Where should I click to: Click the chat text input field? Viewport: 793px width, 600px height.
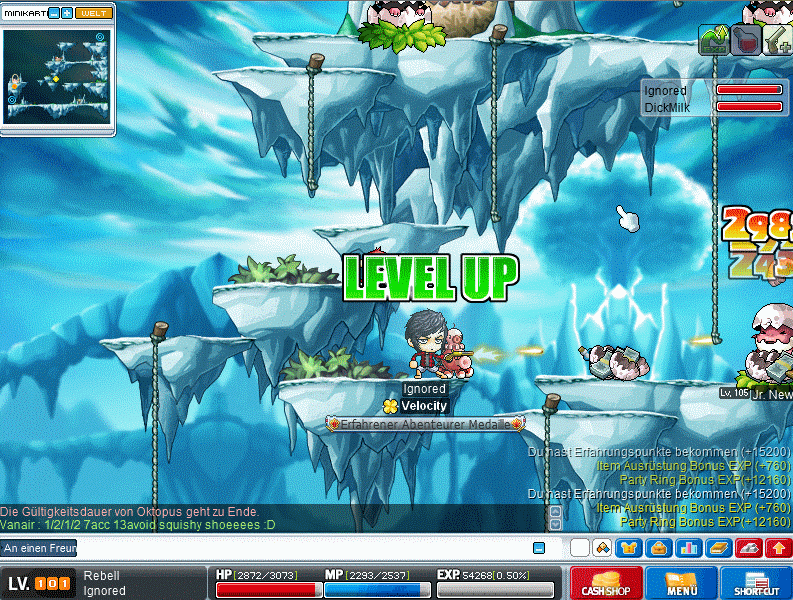click(x=300, y=548)
